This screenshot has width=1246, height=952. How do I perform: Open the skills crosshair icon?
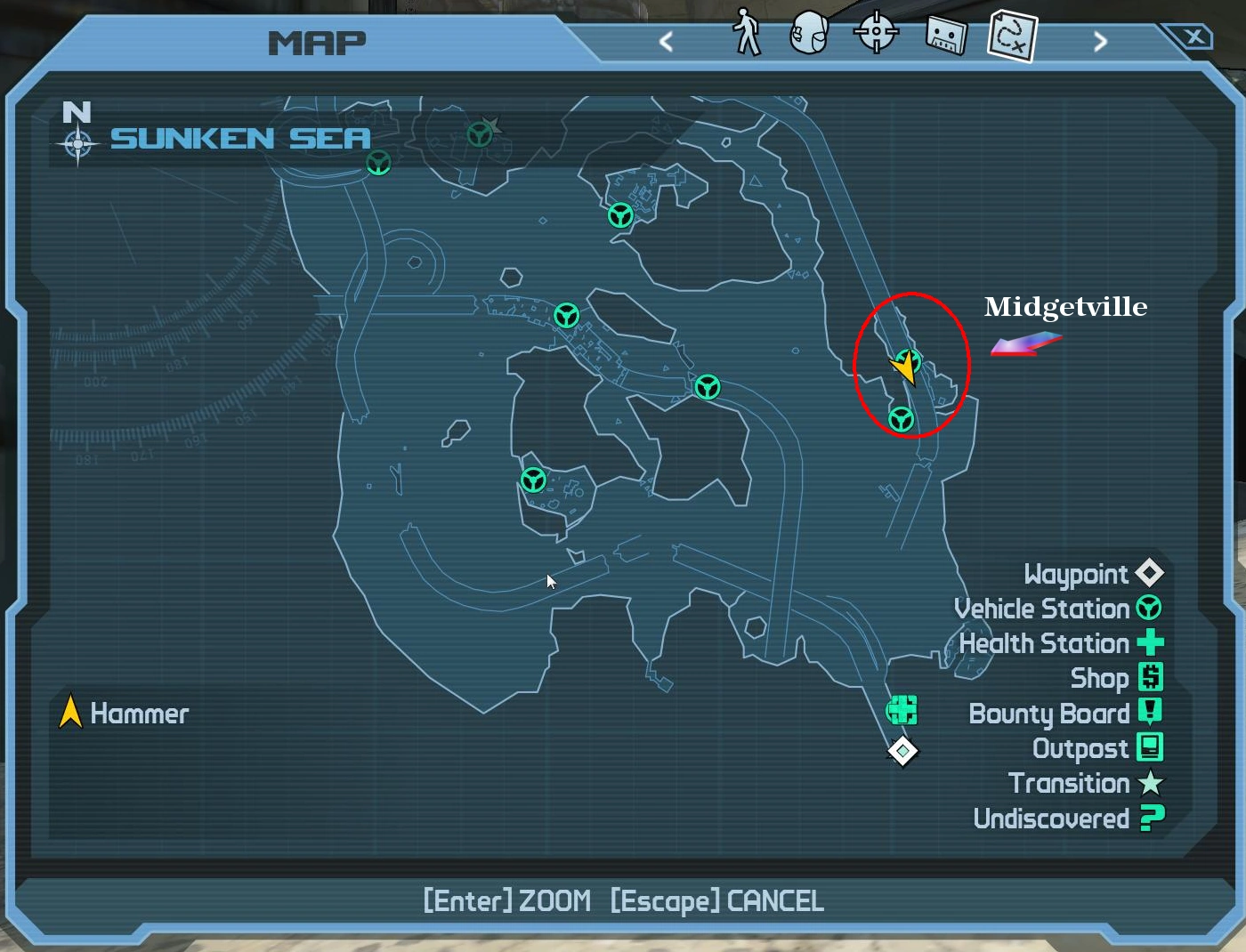876,34
